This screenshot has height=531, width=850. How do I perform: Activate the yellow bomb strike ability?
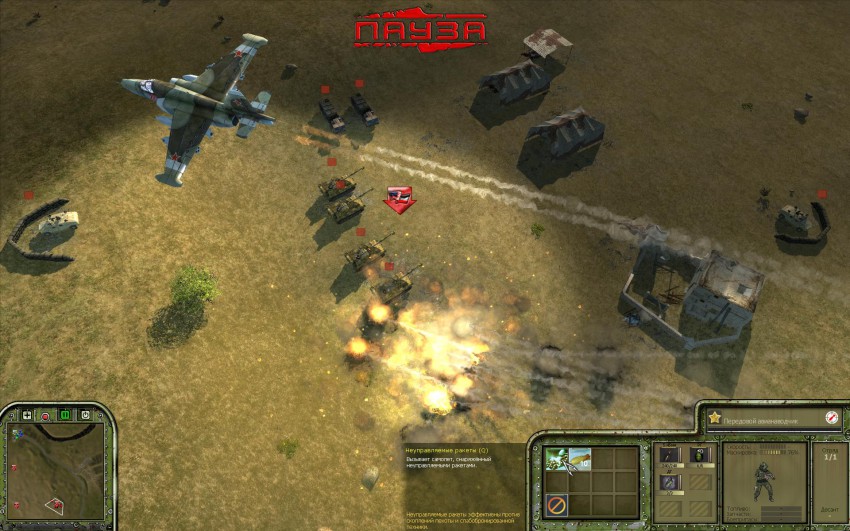[x=581, y=459]
